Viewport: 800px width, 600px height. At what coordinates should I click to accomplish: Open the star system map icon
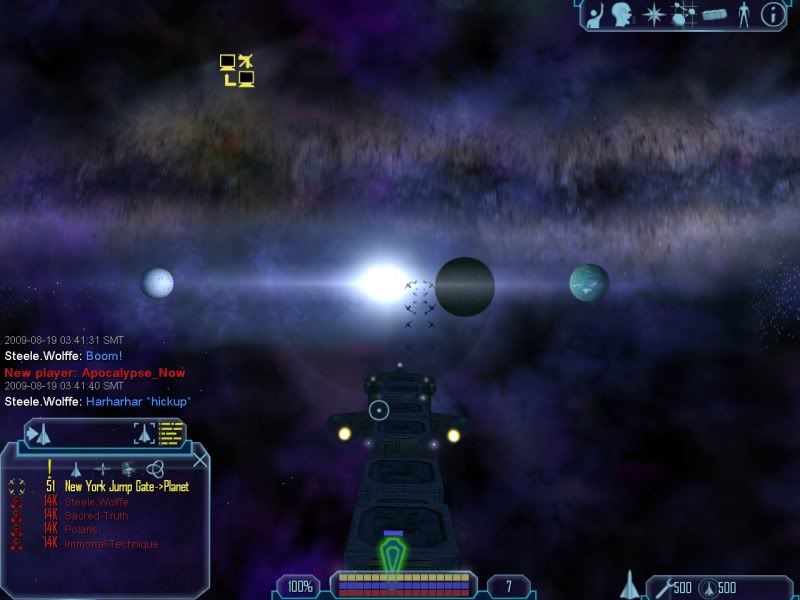point(684,14)
